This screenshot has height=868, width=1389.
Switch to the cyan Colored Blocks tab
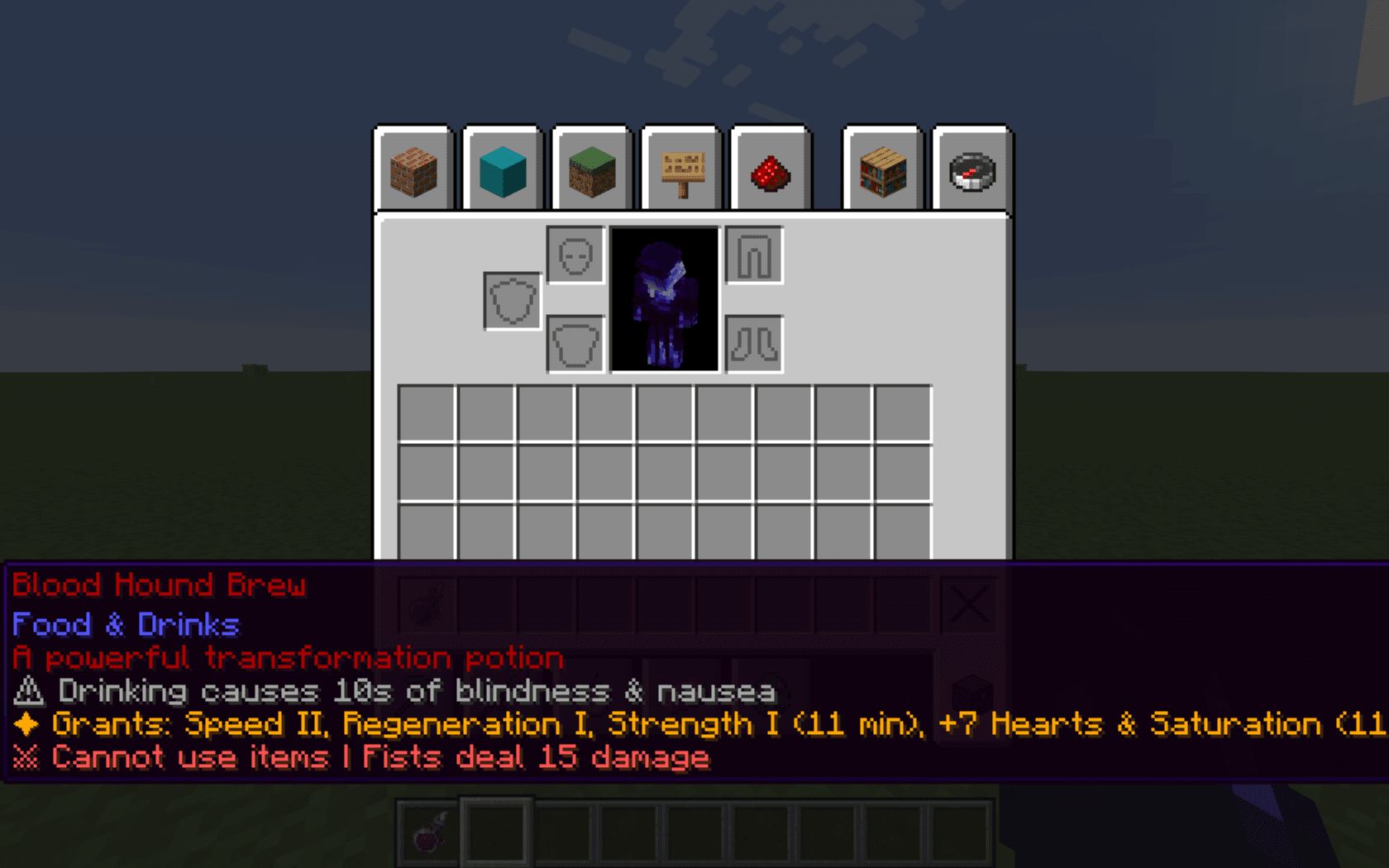point(503,171)
